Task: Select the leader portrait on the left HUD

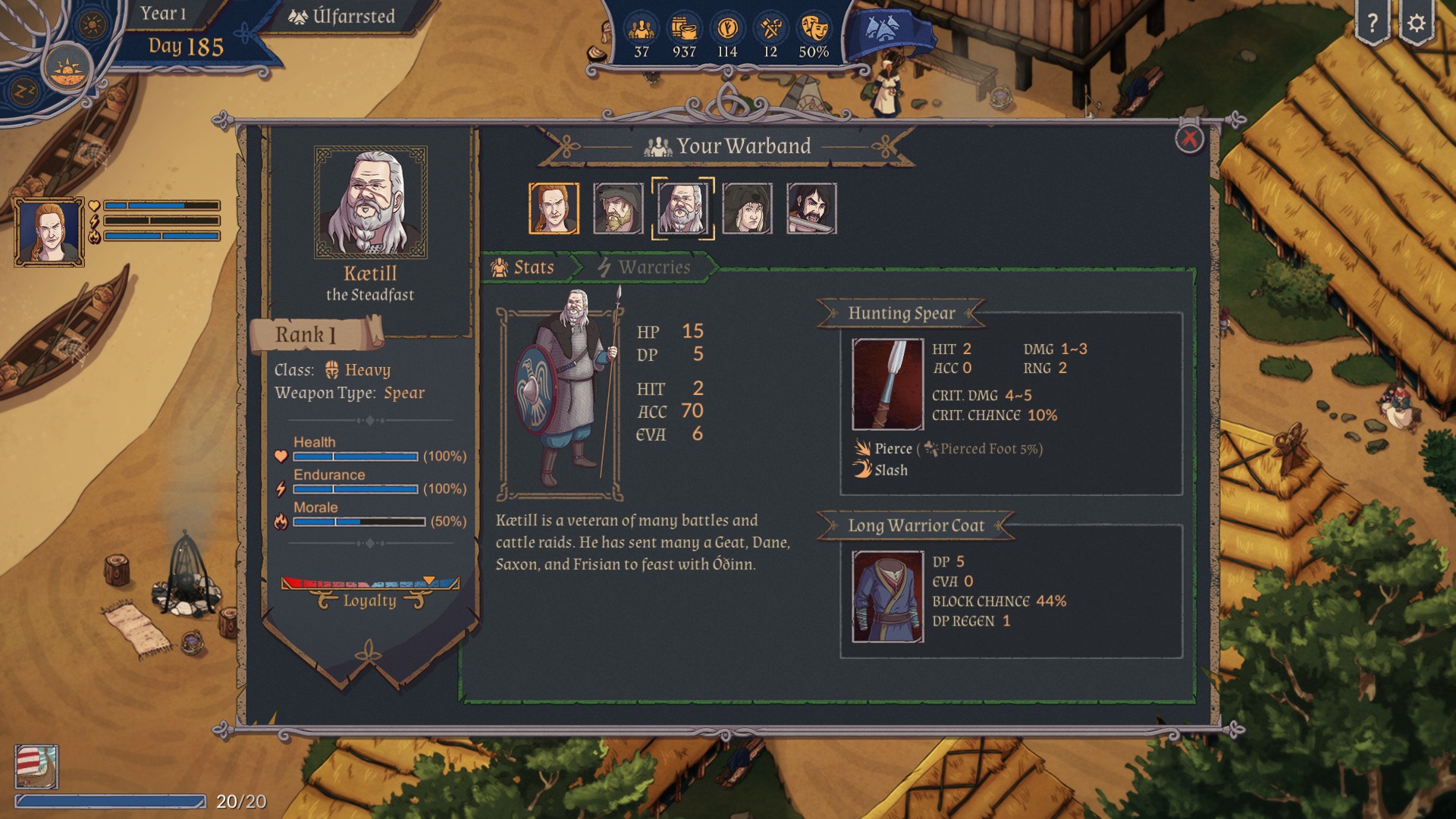Action: click(x=49, y=232)
